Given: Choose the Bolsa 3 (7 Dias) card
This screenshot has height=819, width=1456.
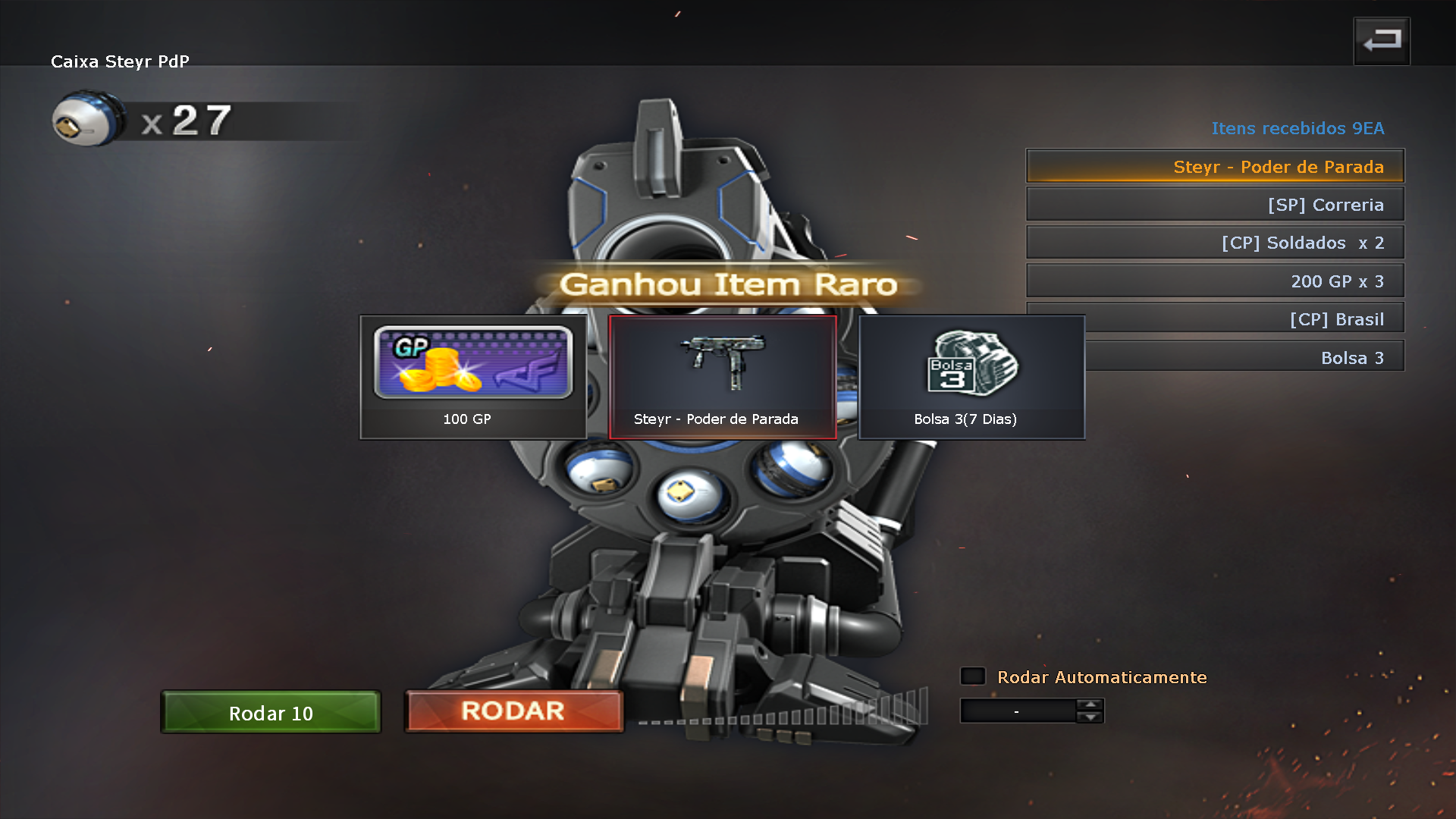Looking at the screenshot, I should (971, 377).
